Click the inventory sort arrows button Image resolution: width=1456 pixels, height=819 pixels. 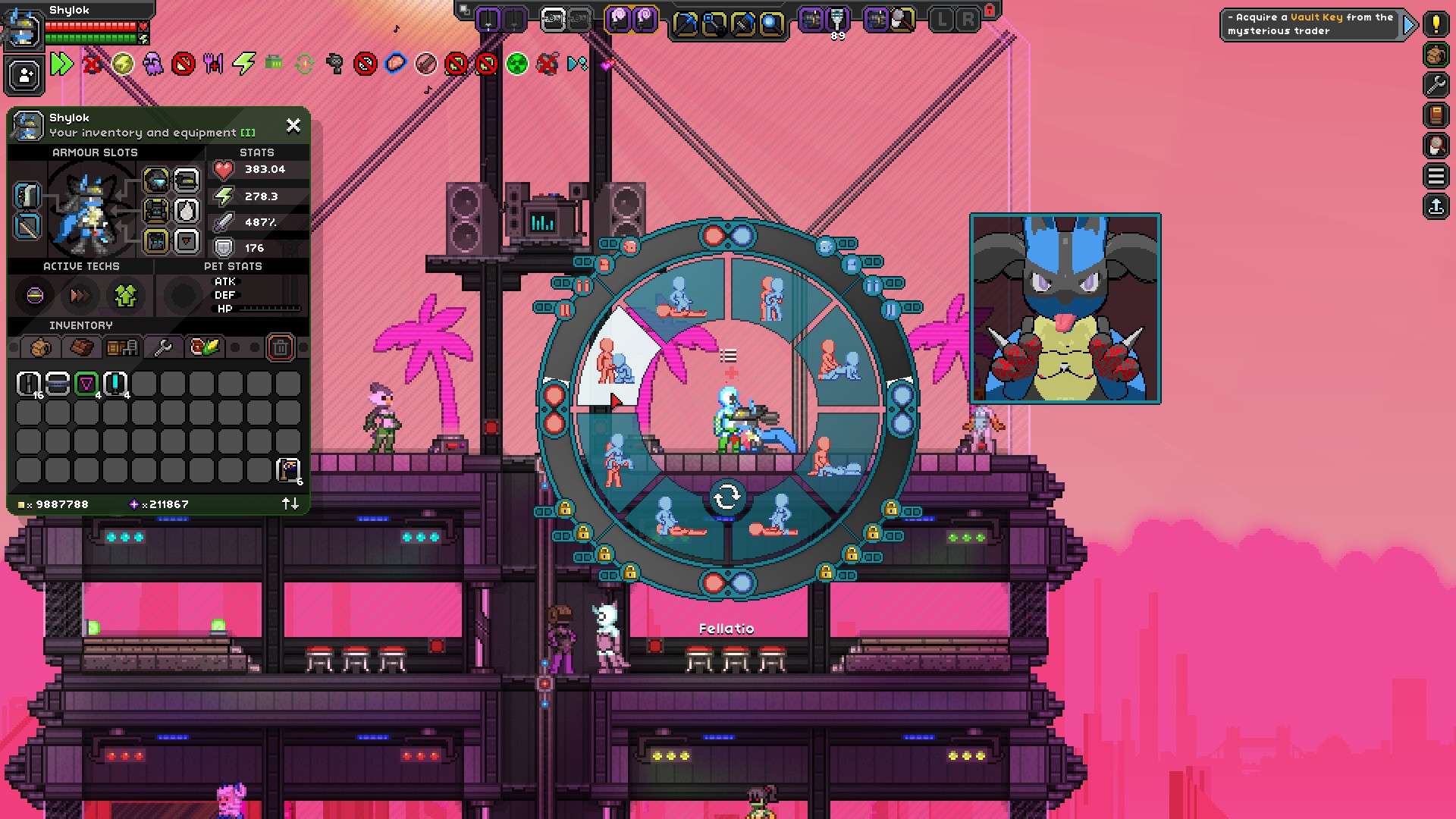pos(289,504)
